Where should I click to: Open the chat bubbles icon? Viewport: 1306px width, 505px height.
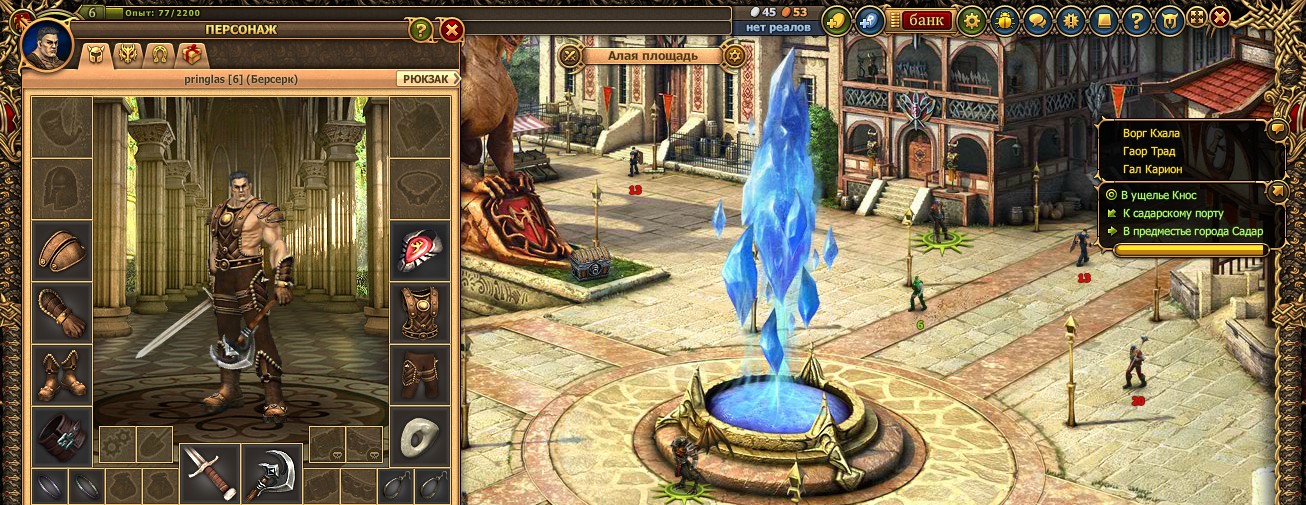point(1038,19)
